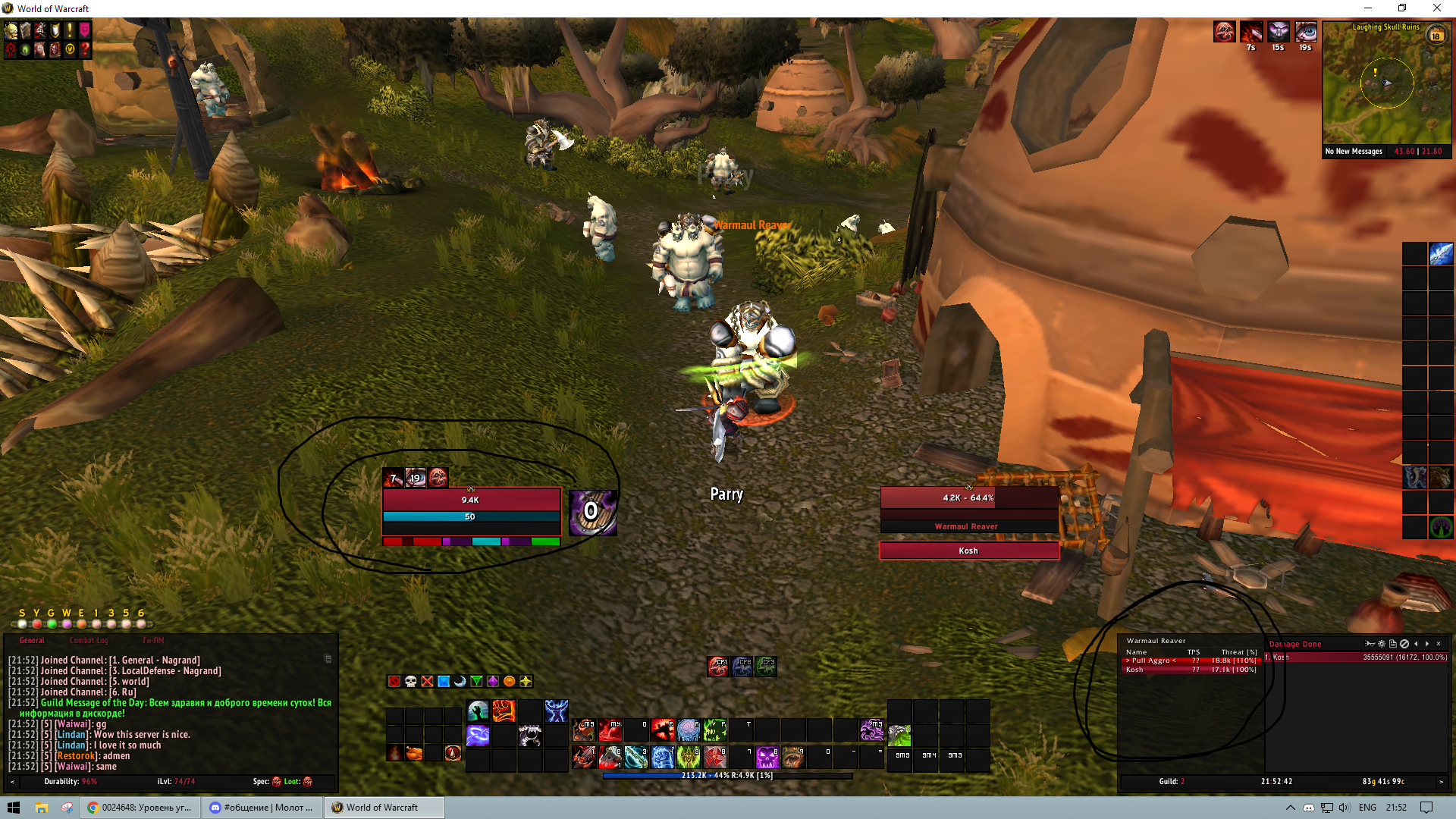The image size is (1456, 819).
Task: Reset damage meter data with the circle-slash icon
Action: [1404, 644]
